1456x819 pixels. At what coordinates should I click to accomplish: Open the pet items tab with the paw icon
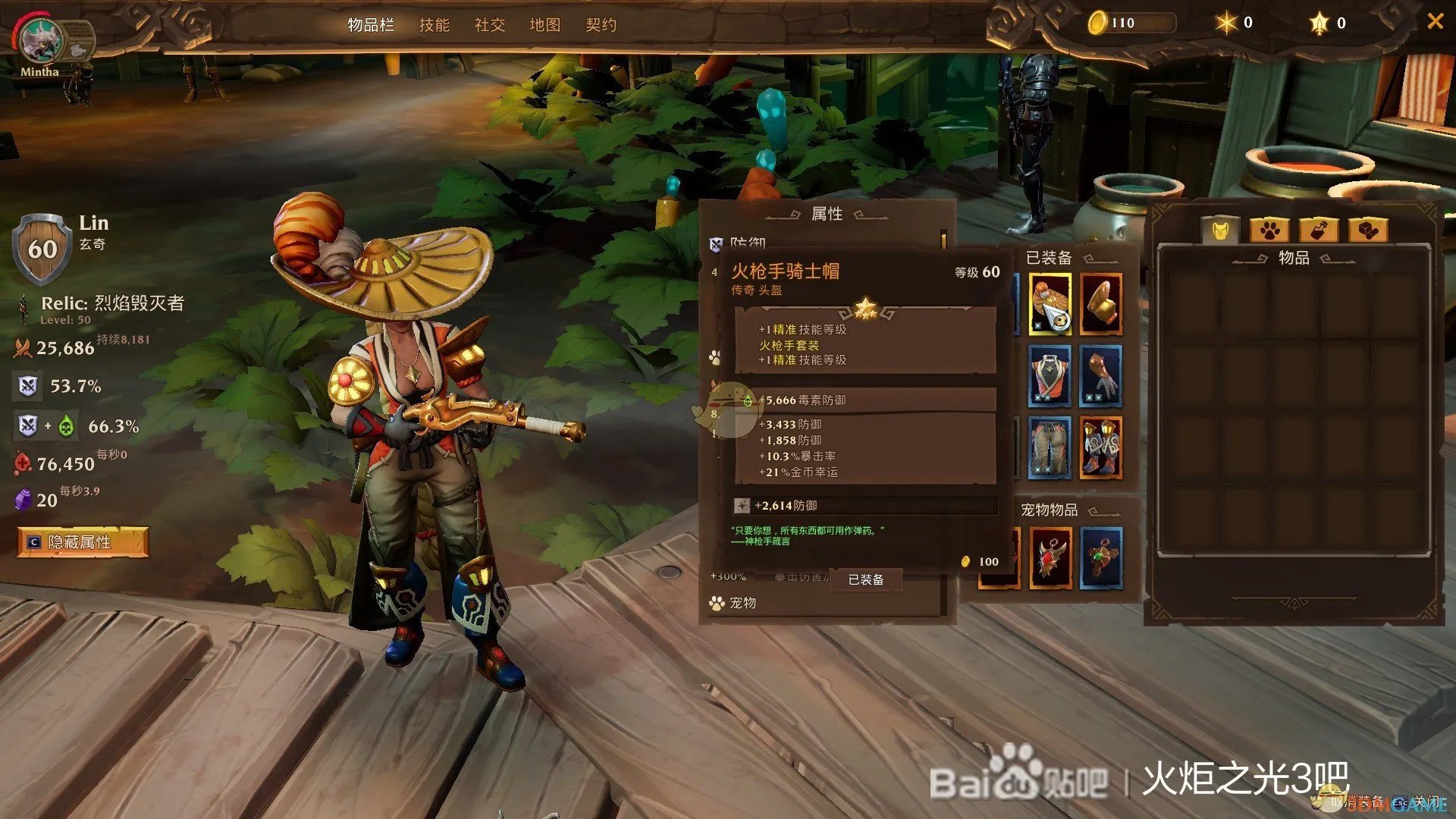click(x=1268, y=230)
